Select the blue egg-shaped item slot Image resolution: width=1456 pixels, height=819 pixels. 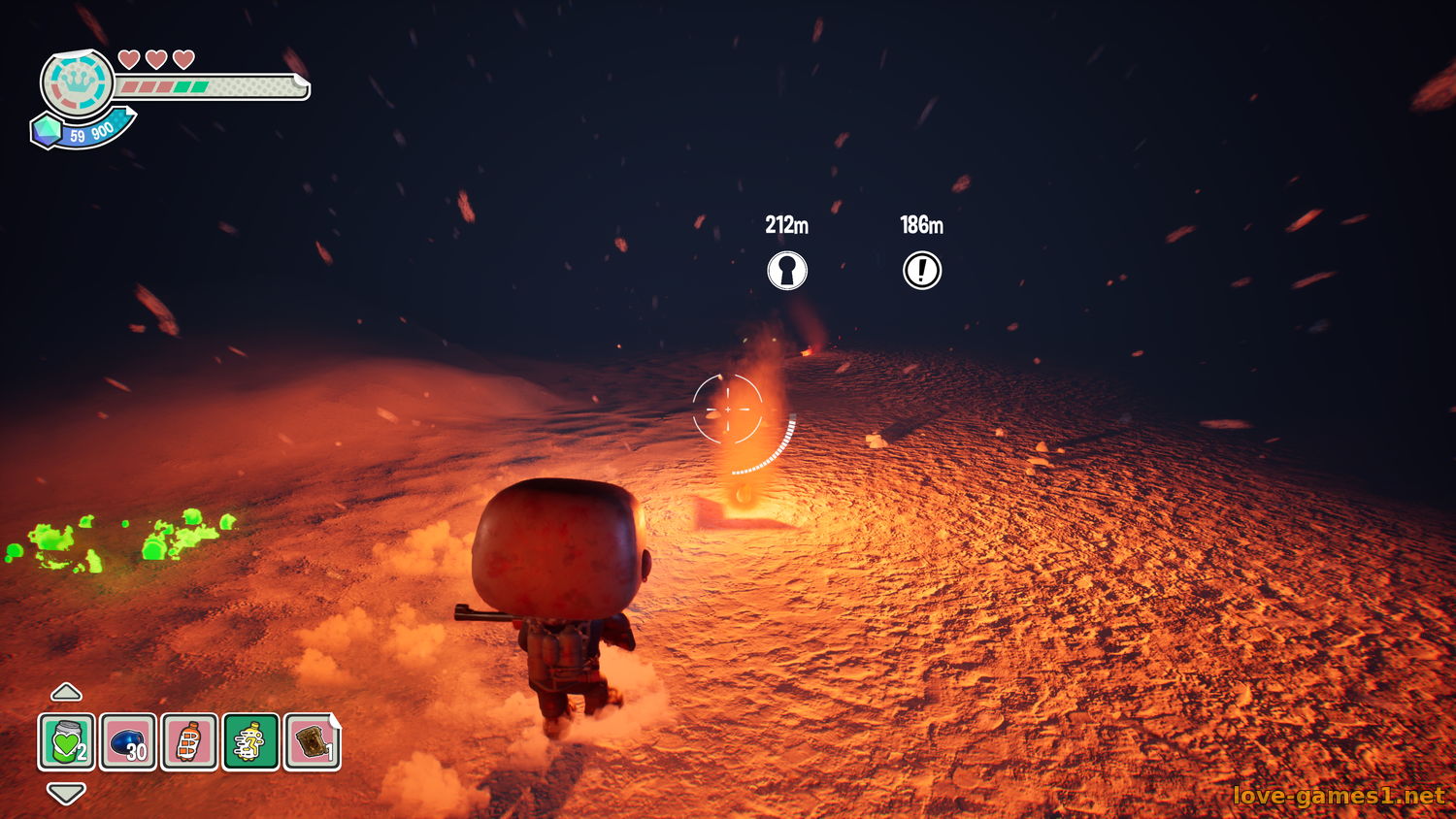click(x=128, y=742)
